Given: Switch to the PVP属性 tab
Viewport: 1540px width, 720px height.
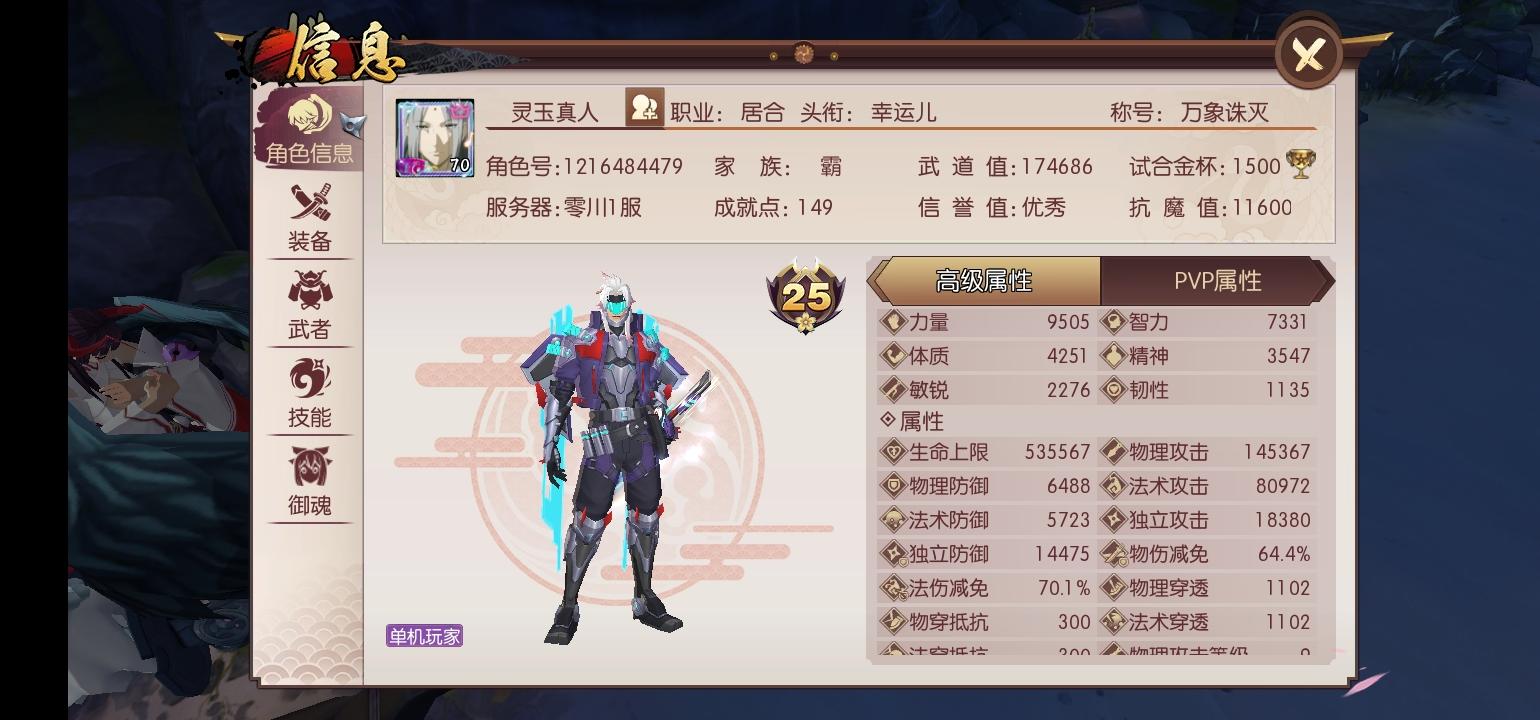Looking at the screenshot, I should (x=1219, y=281).
